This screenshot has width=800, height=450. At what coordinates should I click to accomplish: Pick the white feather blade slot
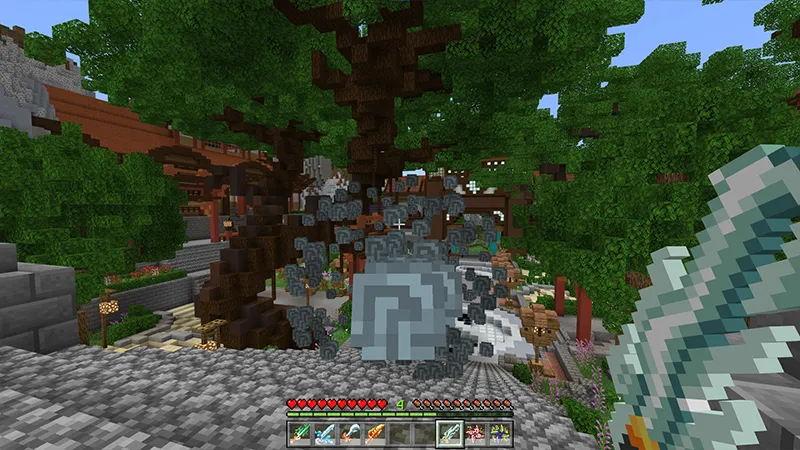tap(350, 433)
